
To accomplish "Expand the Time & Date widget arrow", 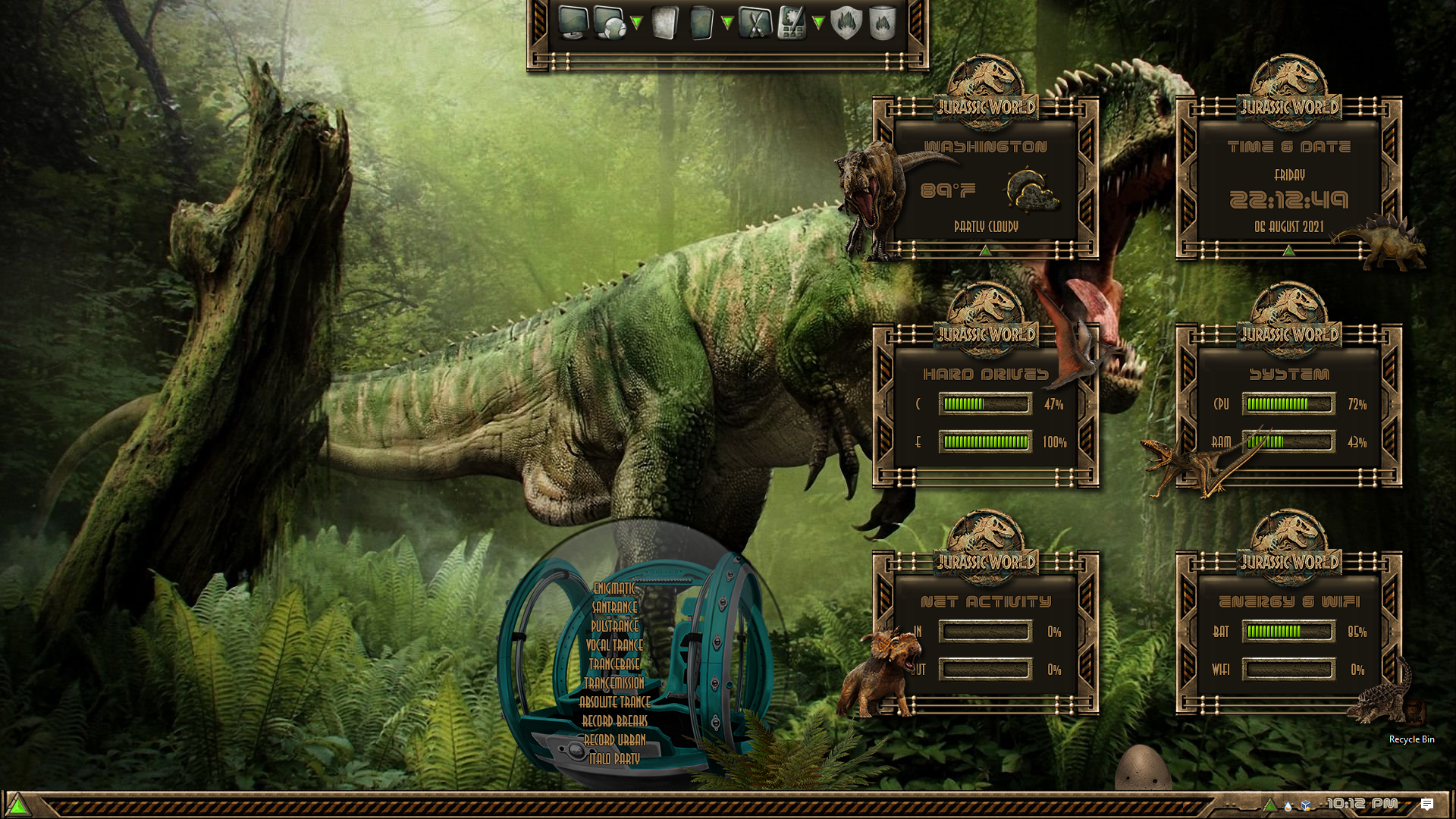I will click(x=1288, y=249).
